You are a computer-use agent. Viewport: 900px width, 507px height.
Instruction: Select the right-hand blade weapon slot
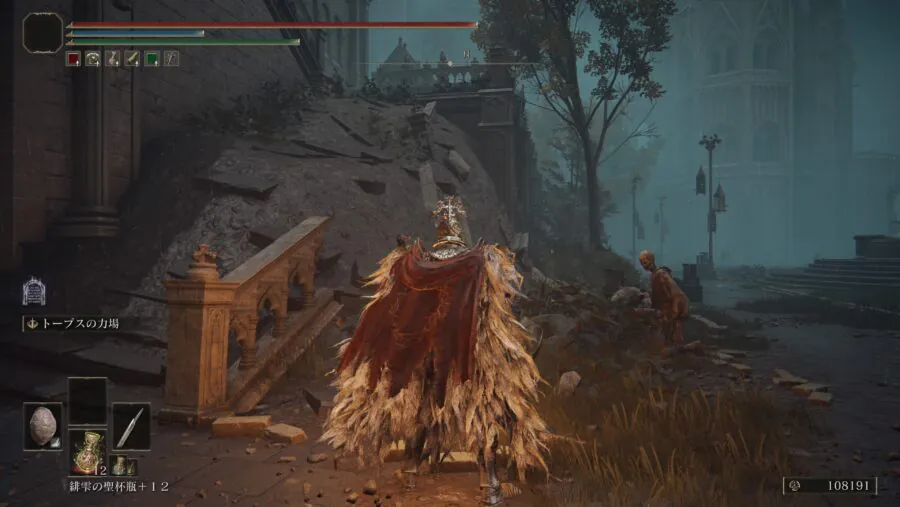pyautogui.click(x=131, y=426)
